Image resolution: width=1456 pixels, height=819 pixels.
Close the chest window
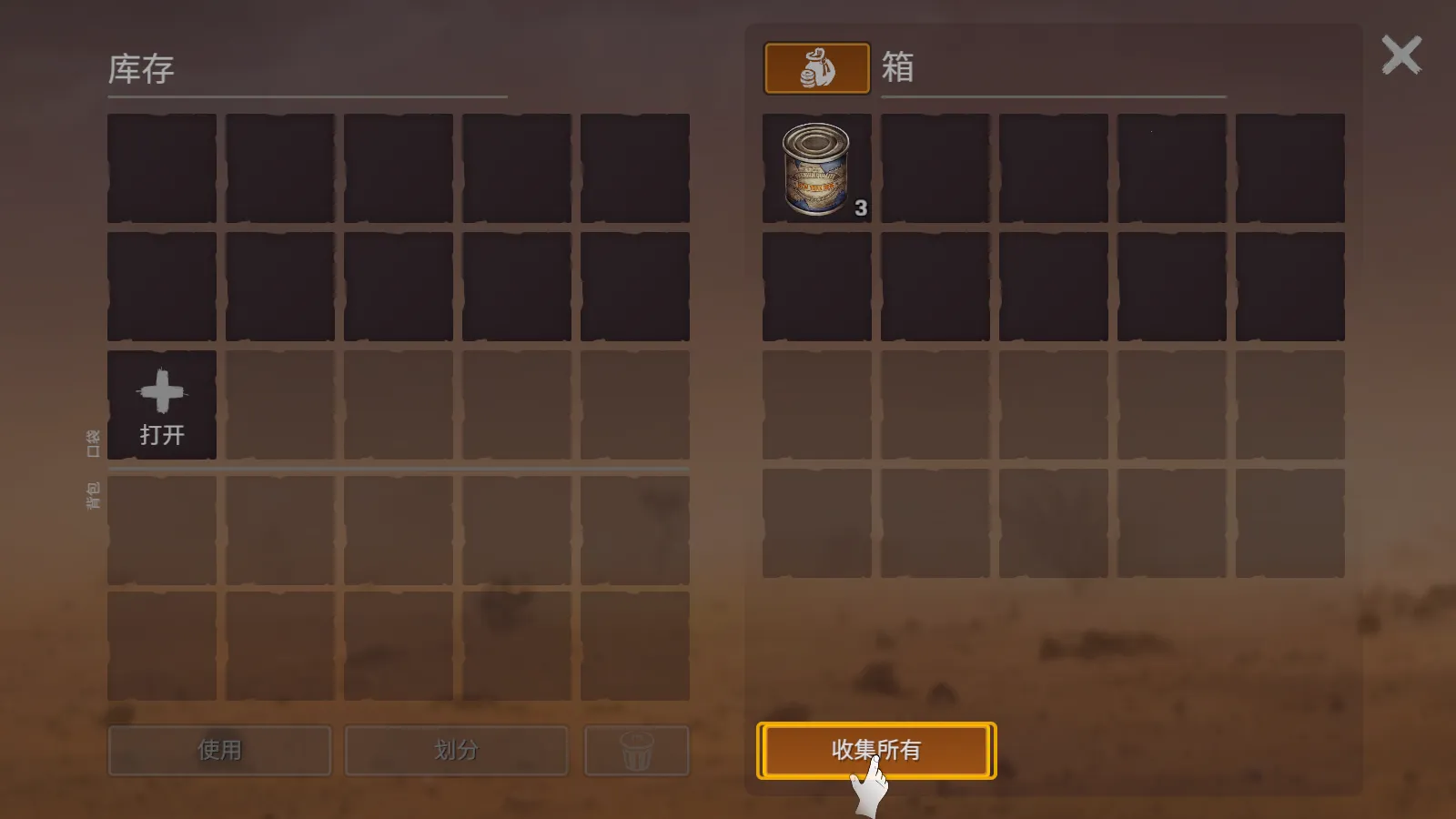click(x=1400, y=56)
